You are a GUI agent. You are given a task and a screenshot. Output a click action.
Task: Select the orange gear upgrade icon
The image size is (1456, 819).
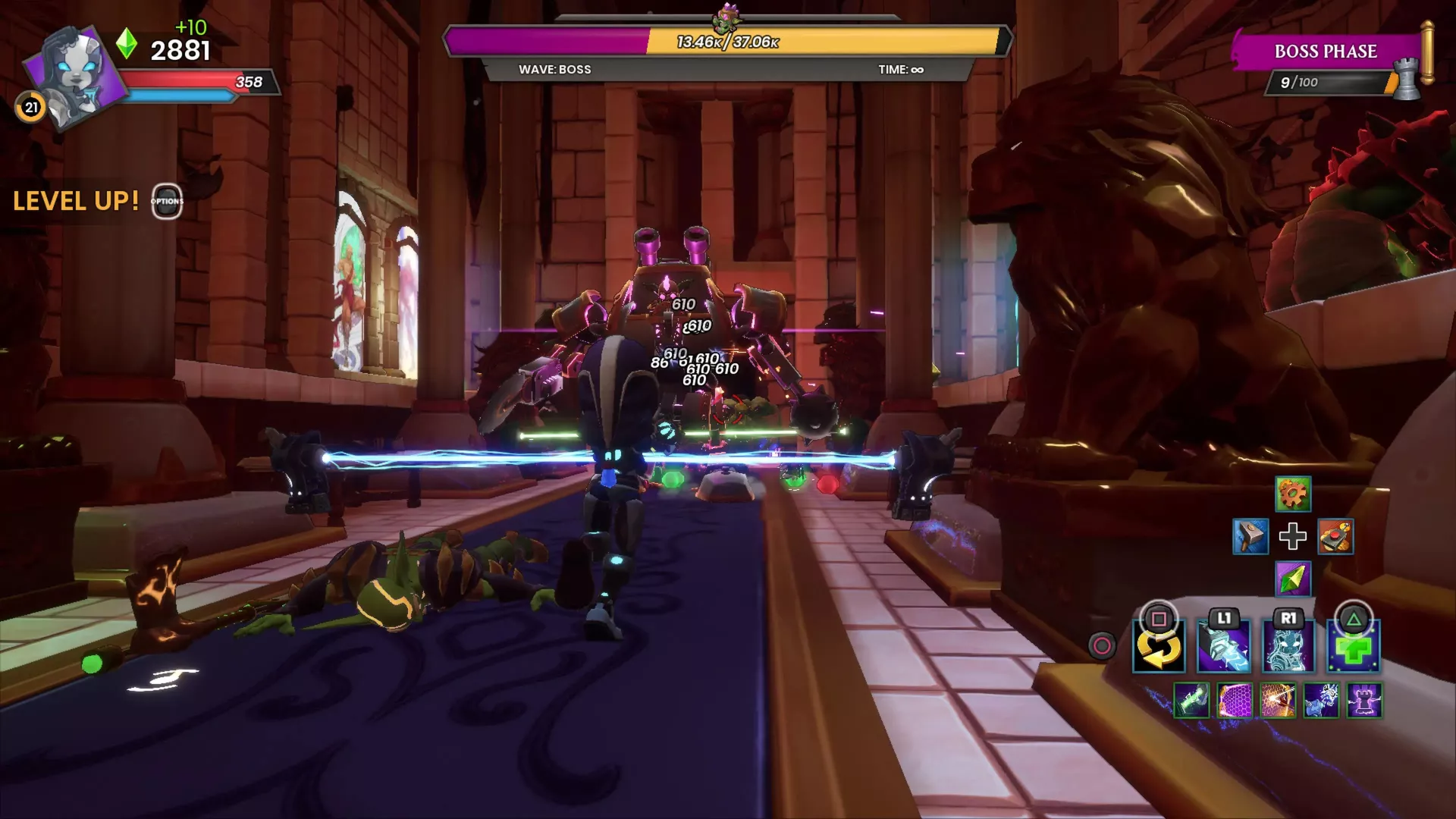1293,495
